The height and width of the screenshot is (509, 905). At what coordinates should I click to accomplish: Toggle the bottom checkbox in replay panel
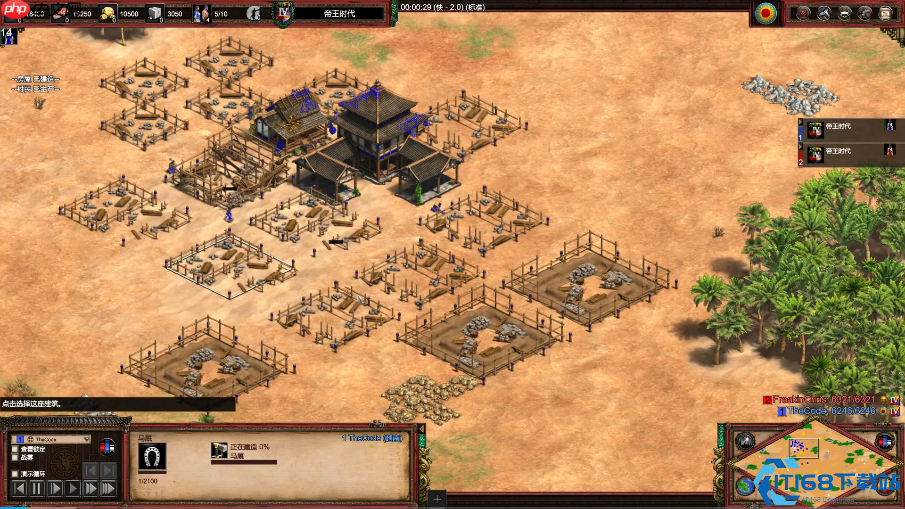[x=14, y=475]
